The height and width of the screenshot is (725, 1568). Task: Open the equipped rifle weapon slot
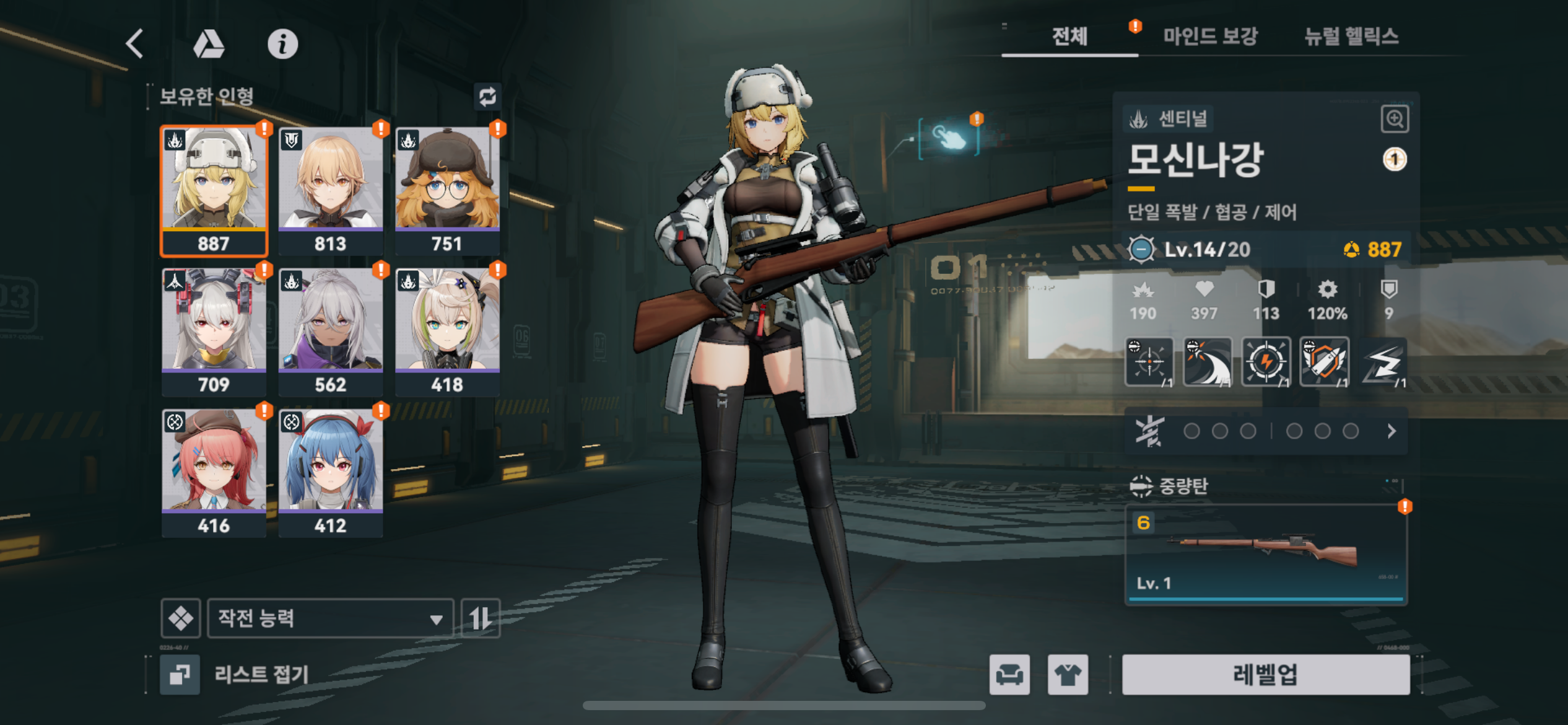click(1266, 554)
